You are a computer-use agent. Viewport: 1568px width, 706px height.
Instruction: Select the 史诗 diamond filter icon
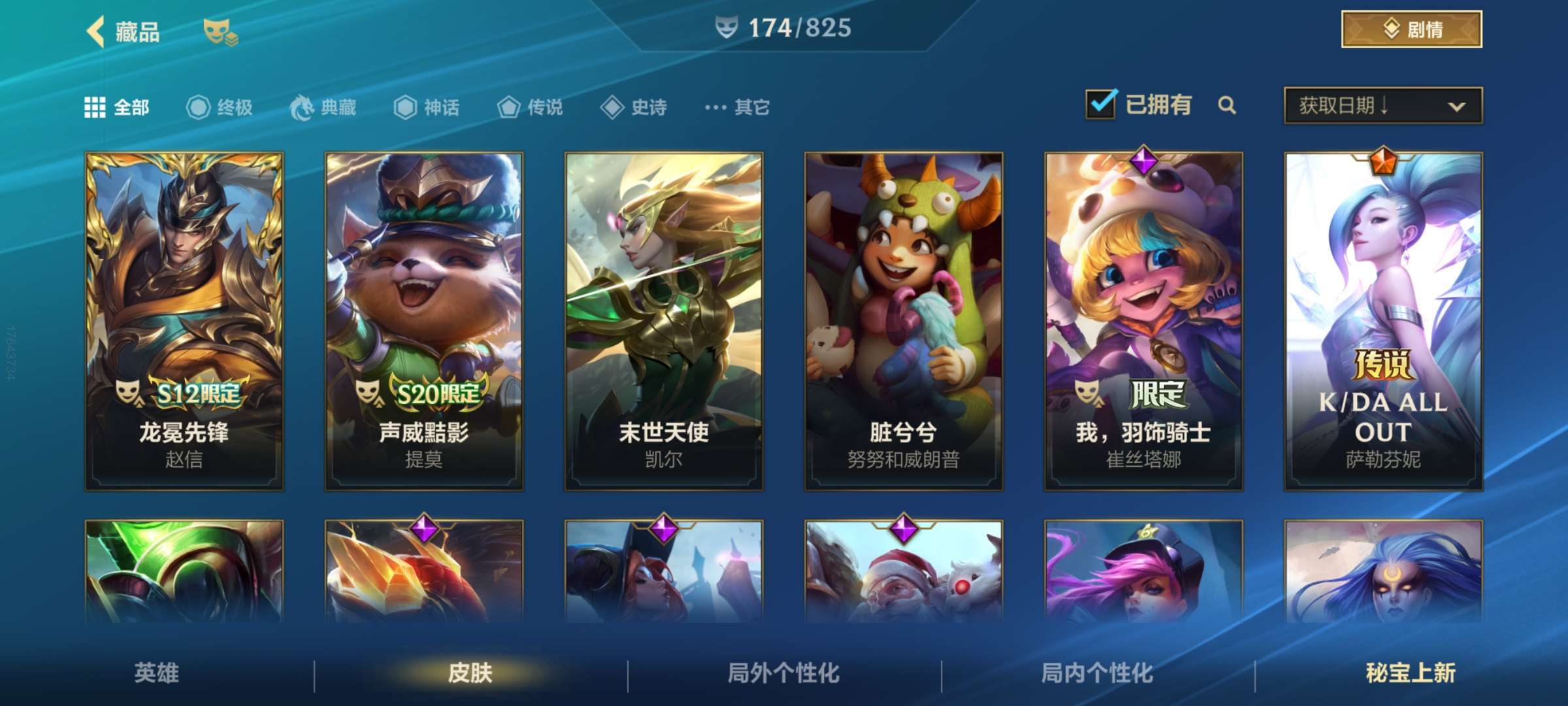pos(613,109)
